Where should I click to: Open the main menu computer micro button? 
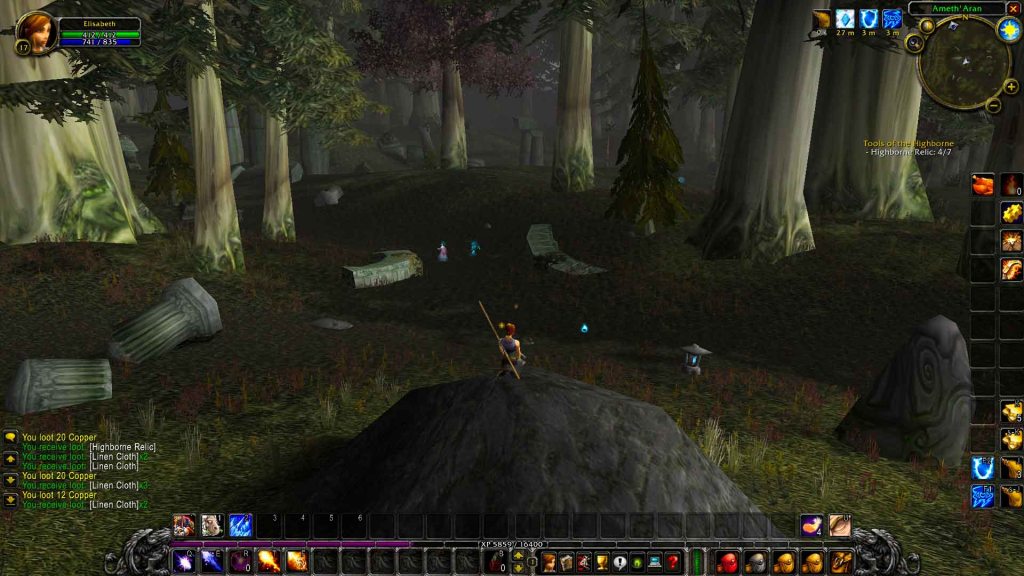tap(655, 562)
